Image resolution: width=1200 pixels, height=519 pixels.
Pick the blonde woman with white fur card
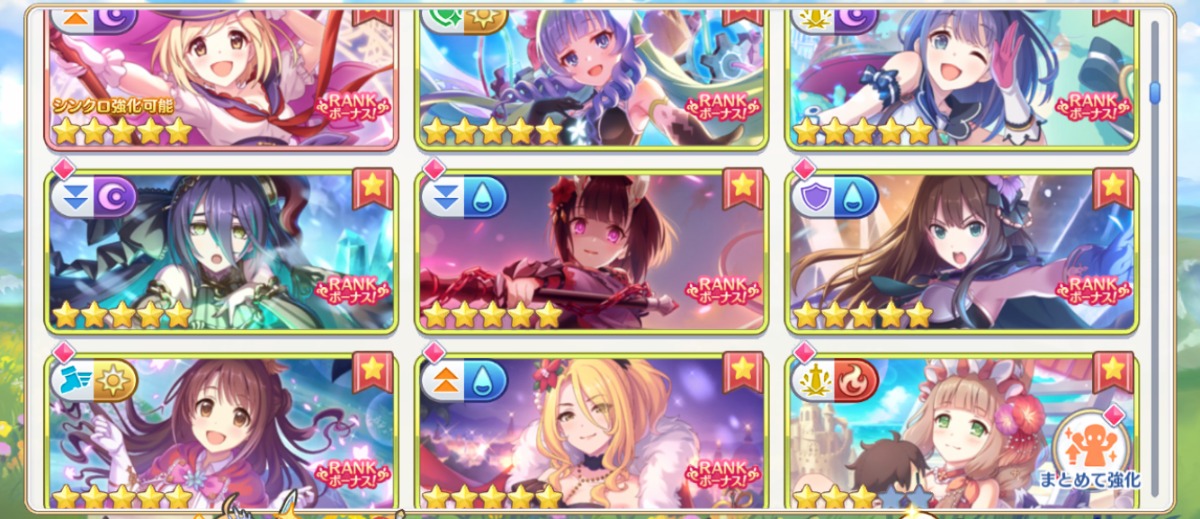(590, 432)
